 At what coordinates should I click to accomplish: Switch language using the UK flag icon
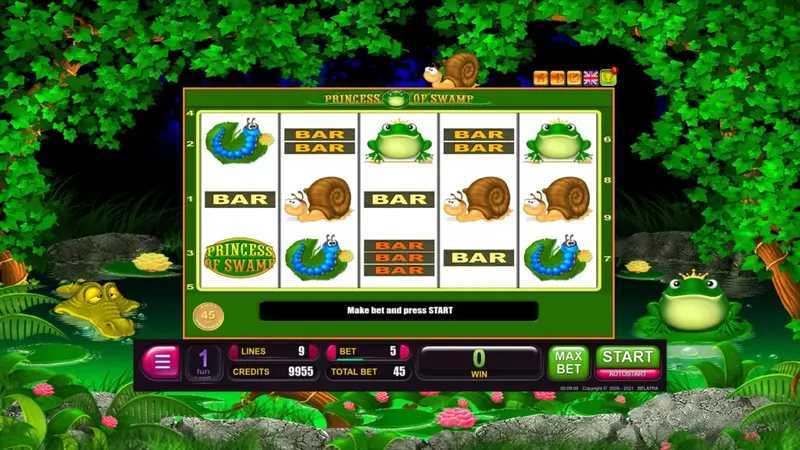click(x=591, y=77)
